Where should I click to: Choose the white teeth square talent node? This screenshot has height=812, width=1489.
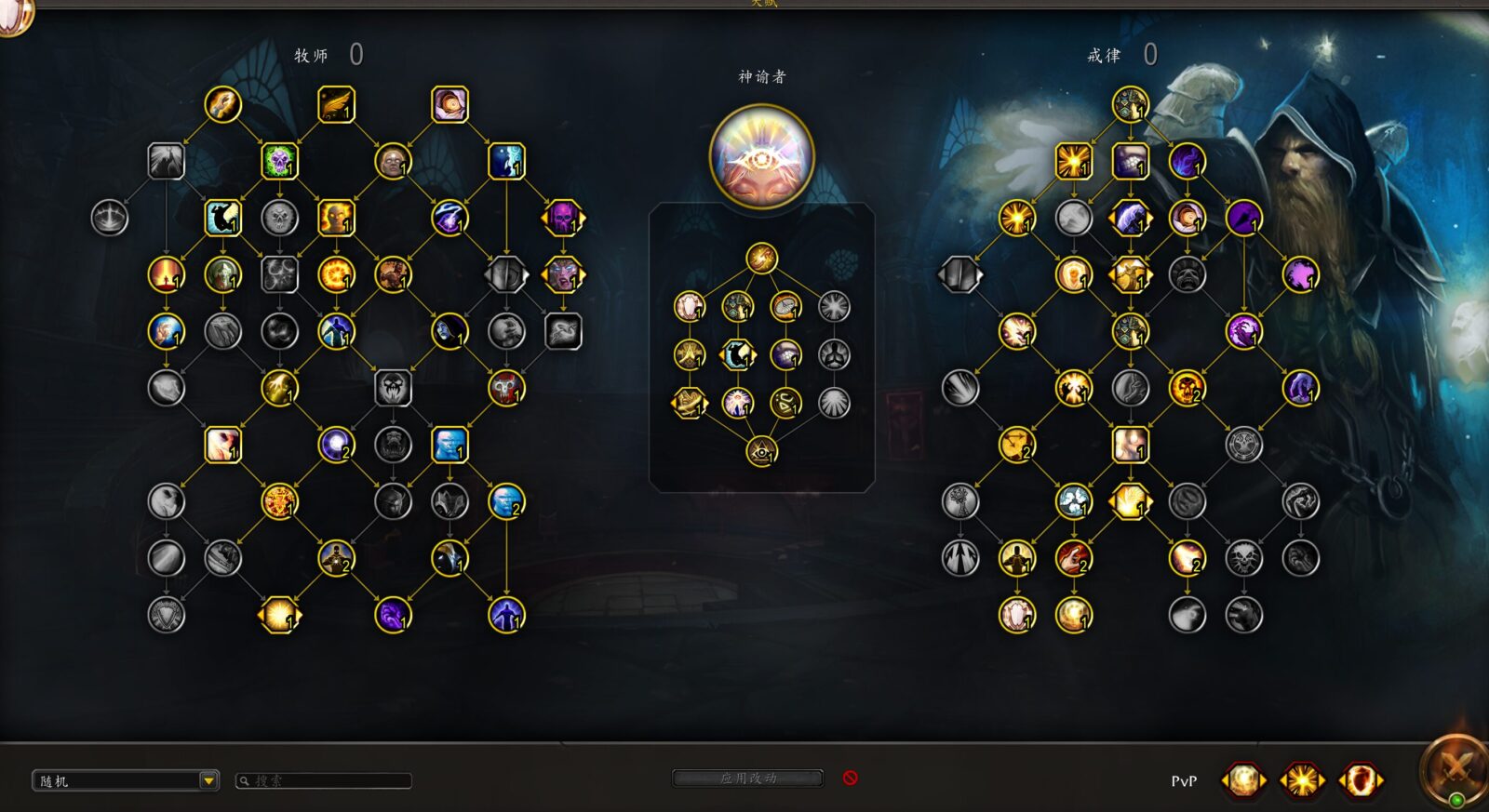(x=1130, y=162)
